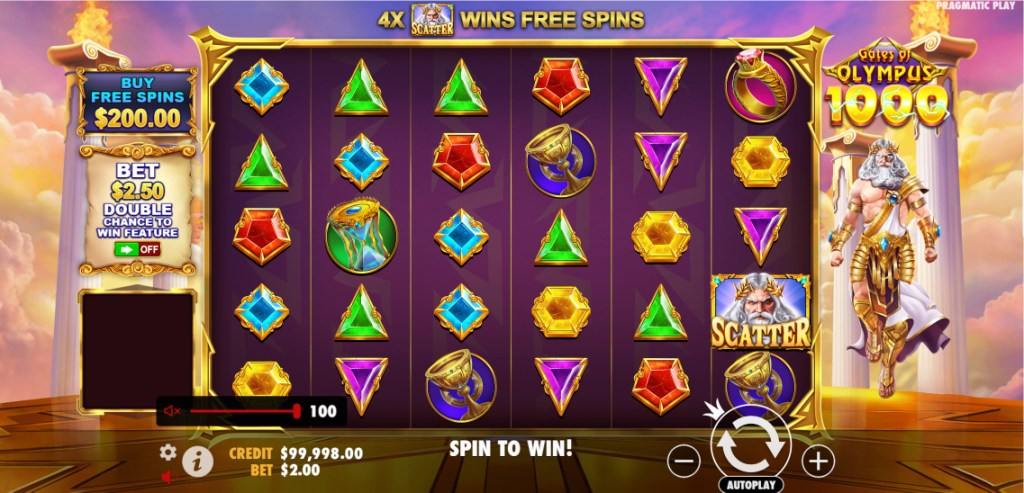1024x493 pixels.
Task: Increase the bet with the plus button
Action: pyautogui.click(x=818, y=460)
